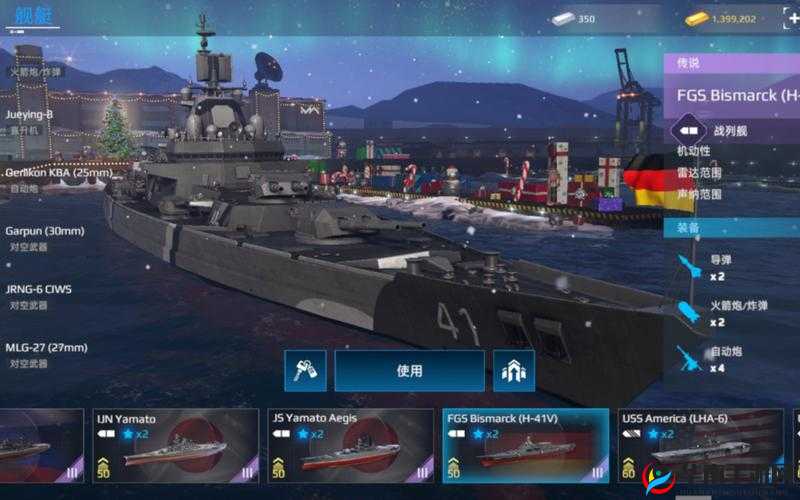Switch to the 舰艇 tab

tap(30, 17)
